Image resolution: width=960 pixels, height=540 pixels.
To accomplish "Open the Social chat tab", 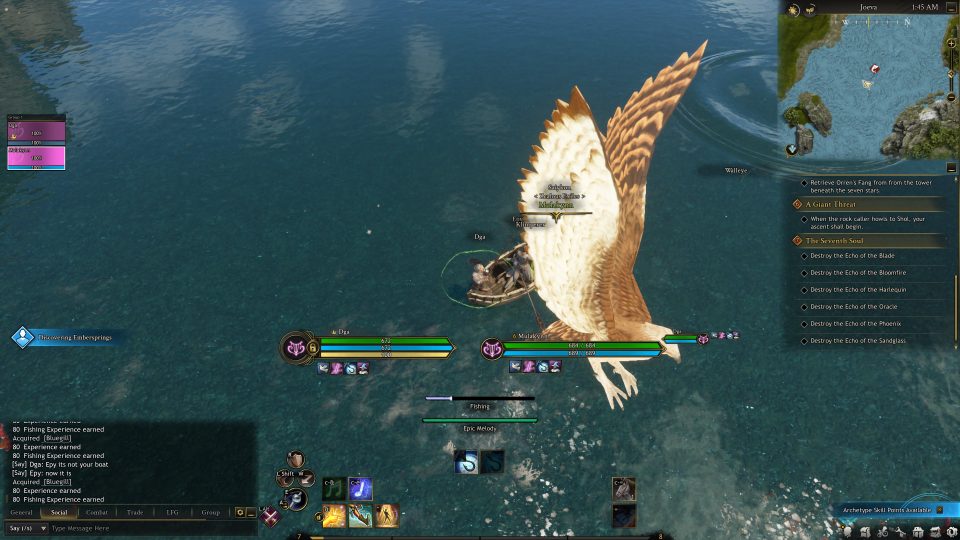I will pos(58,512).
